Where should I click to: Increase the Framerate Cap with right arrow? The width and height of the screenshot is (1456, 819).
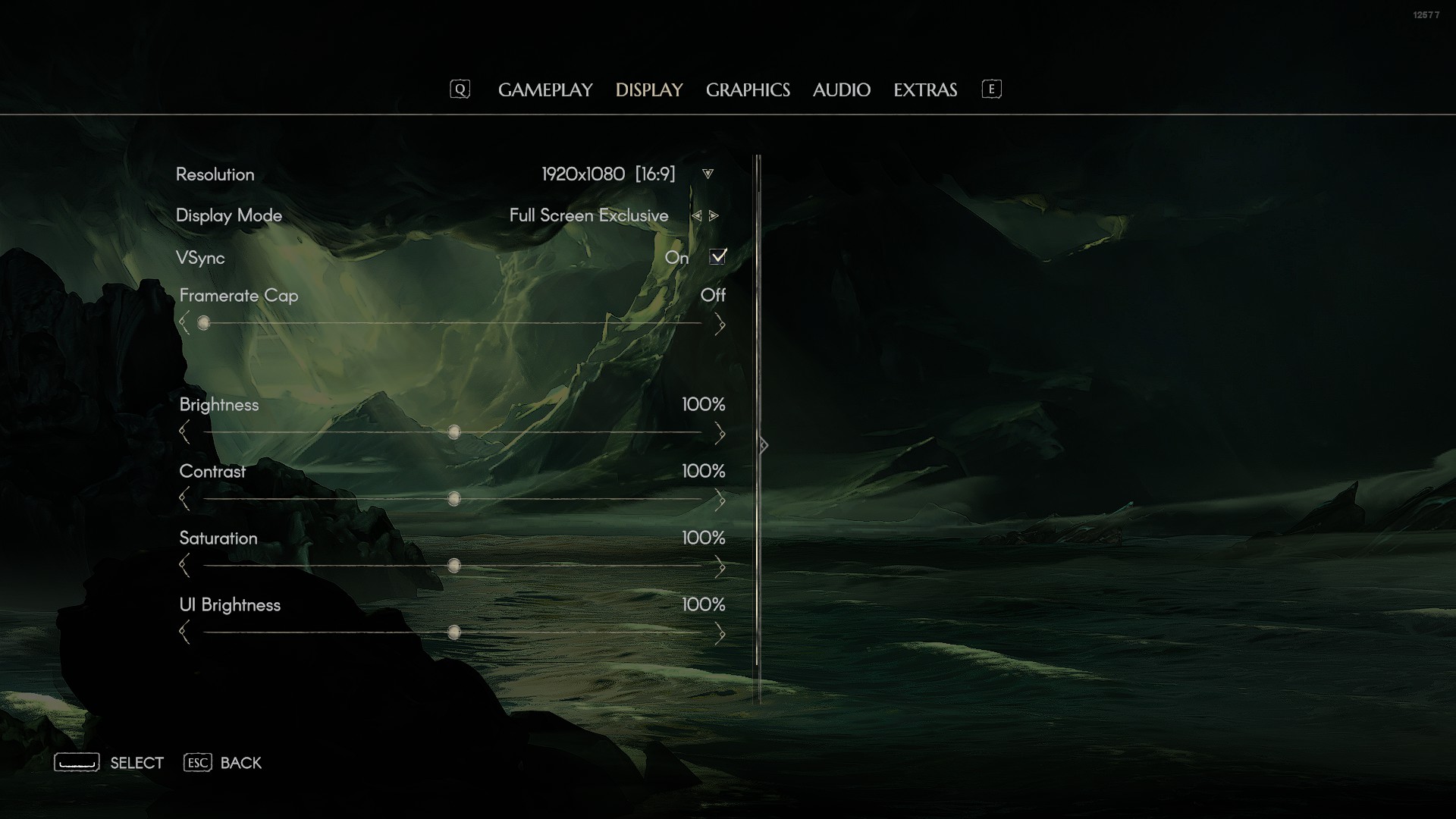tap(720, 325)
